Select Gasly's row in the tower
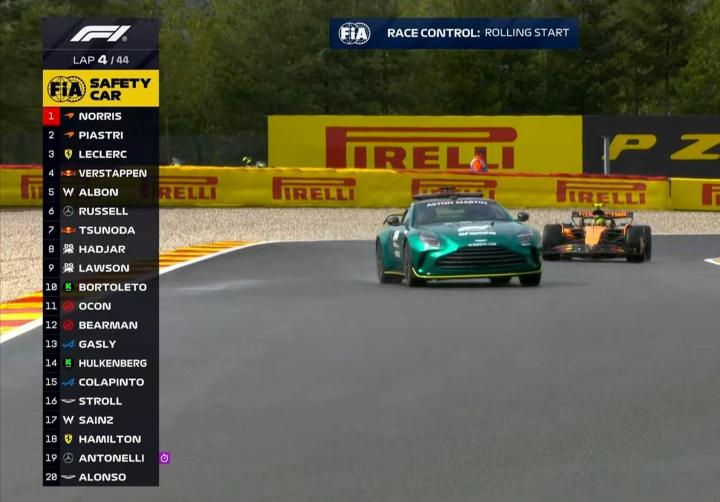The width and height of the screenshot is (720, 502). tap(100, 344)
